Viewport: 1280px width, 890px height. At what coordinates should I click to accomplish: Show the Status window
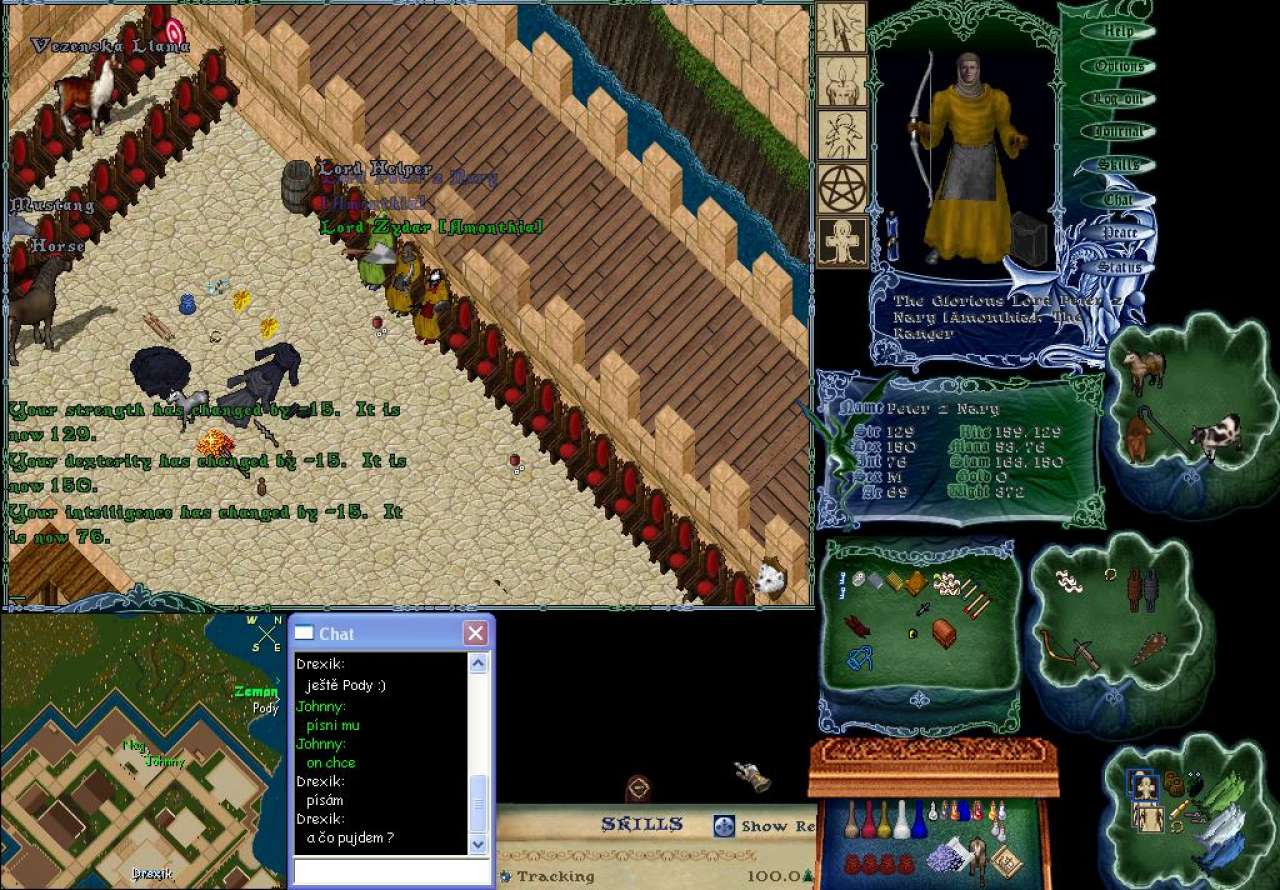point(1118,267)
